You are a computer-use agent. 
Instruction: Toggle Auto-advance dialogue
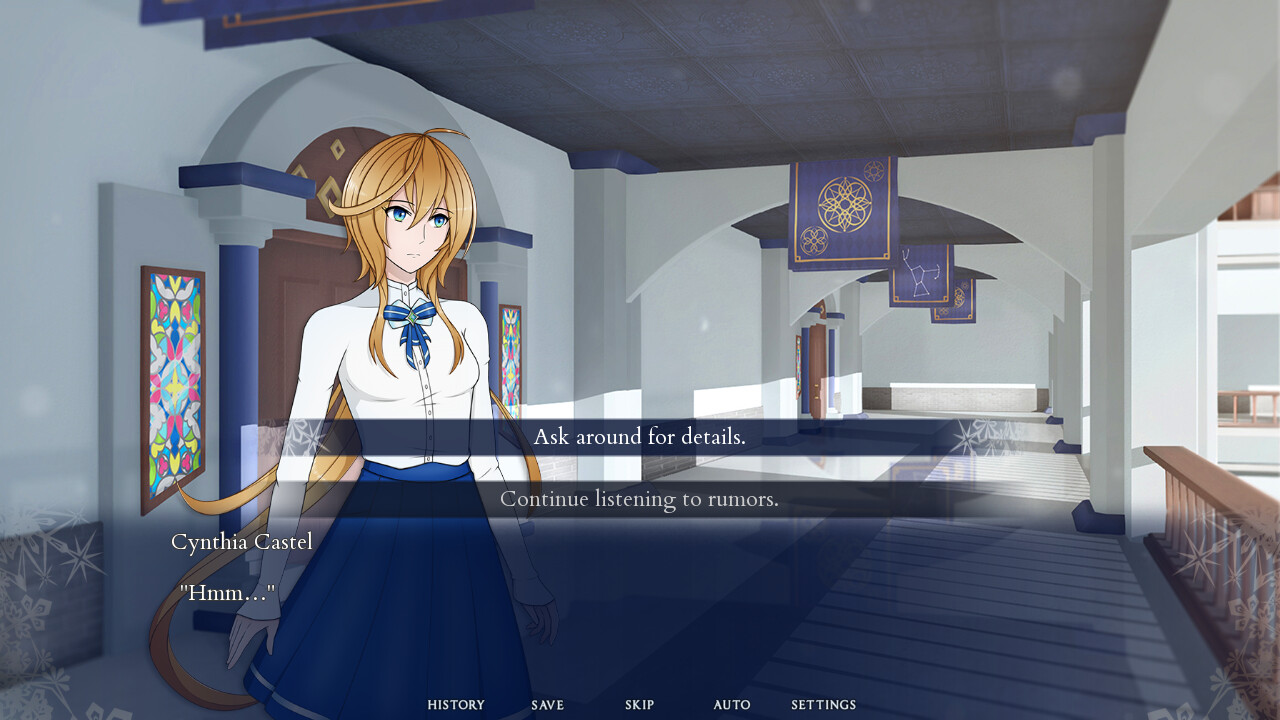tap(731, 705)
